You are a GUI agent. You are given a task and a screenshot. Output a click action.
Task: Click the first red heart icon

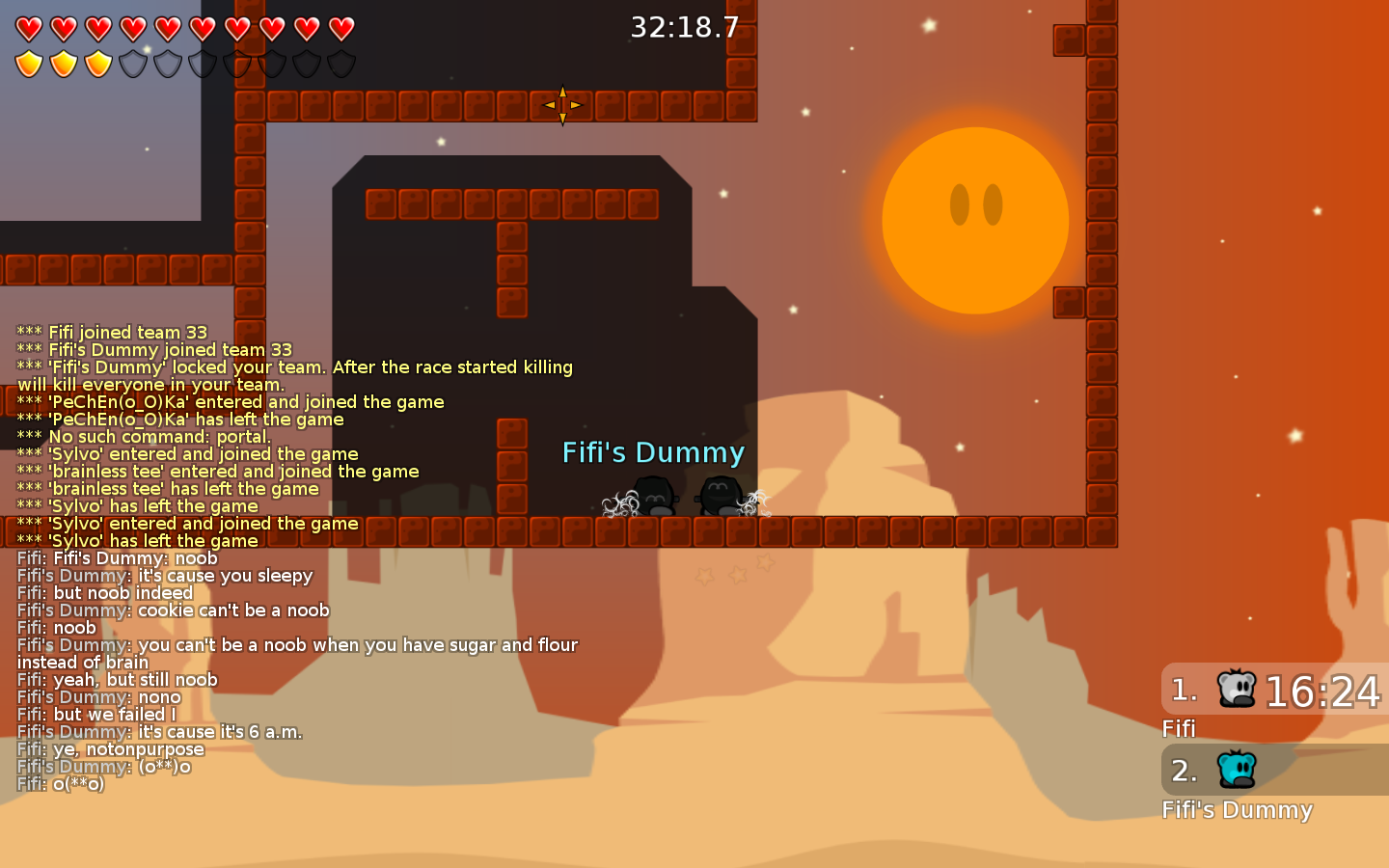tap(28, 29)
